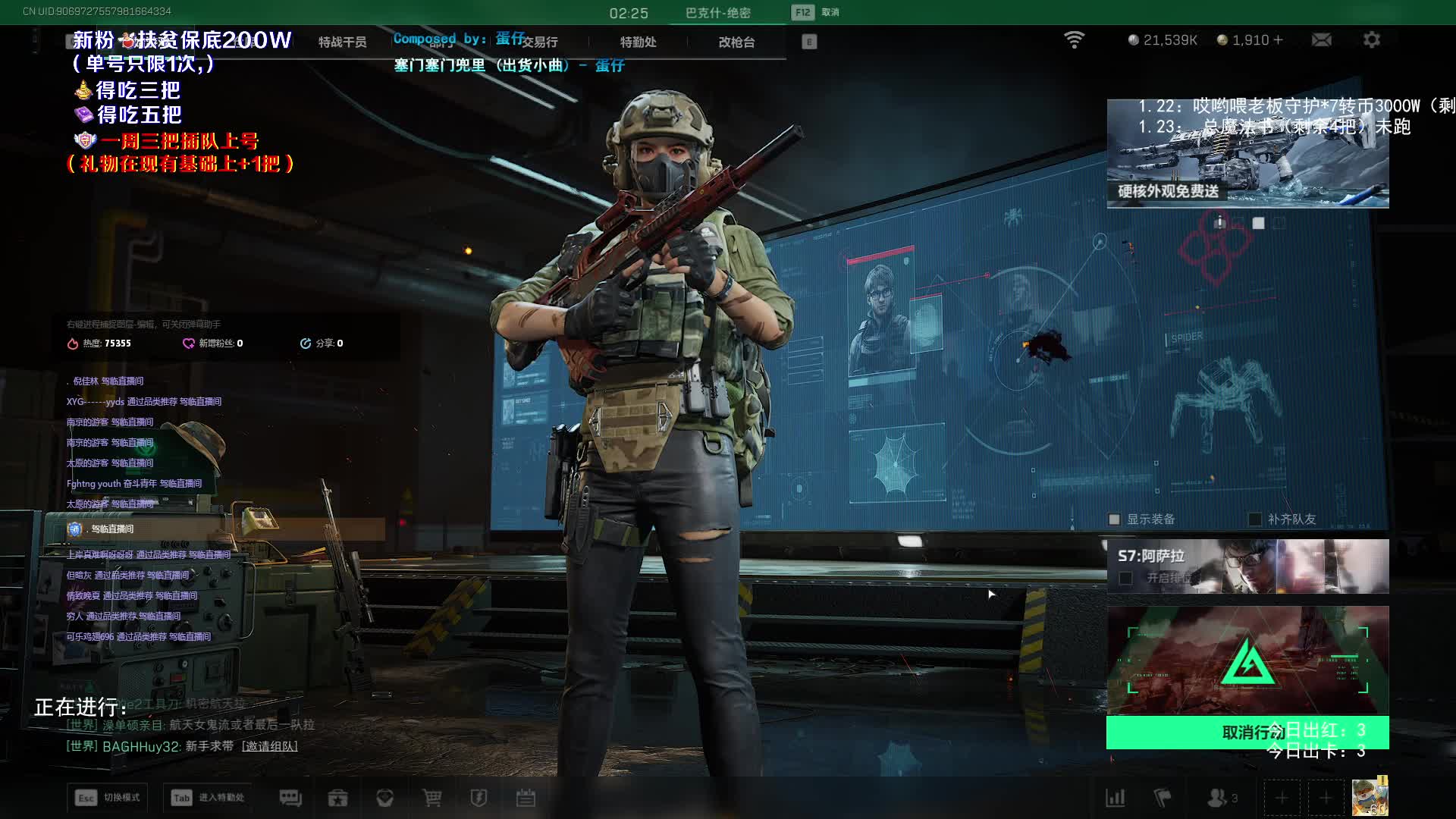
Task: Open the bar chart statistics icon
Action: [x=1116, y=798]
